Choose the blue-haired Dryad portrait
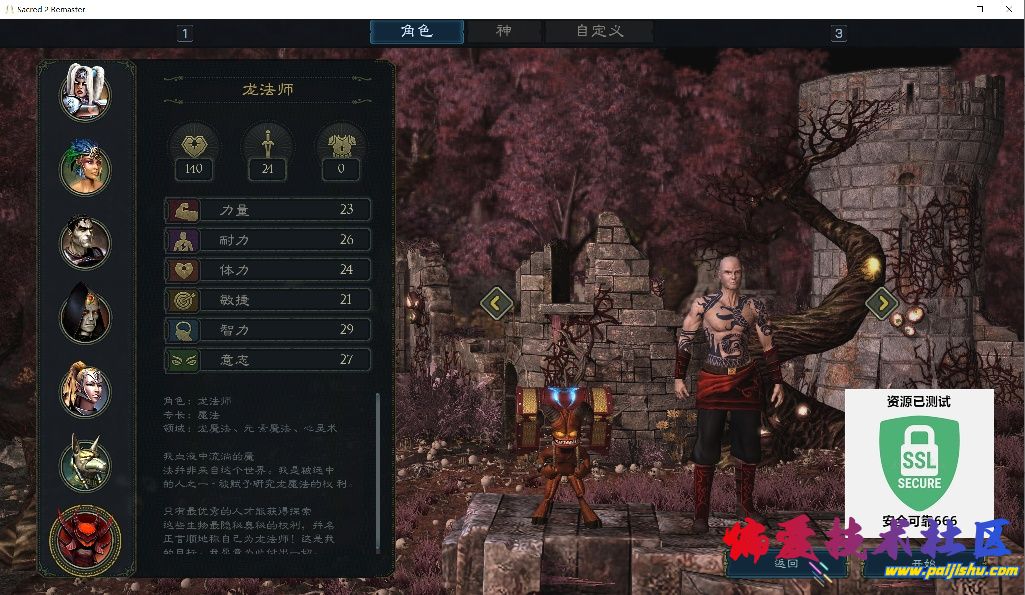Viewport: 1025px width, 595px height. [85, 167]
